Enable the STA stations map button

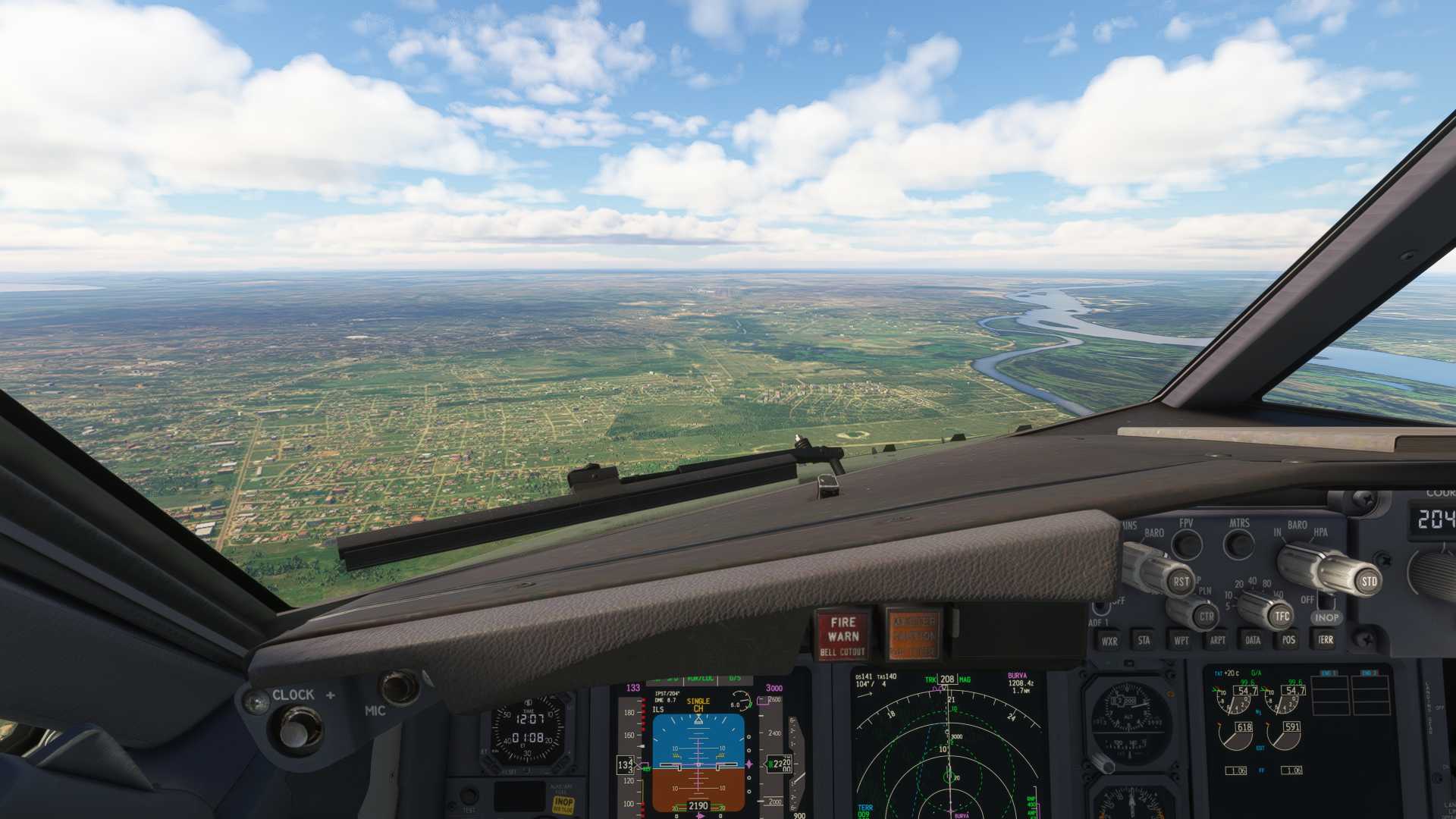(x=1144, y=641)
